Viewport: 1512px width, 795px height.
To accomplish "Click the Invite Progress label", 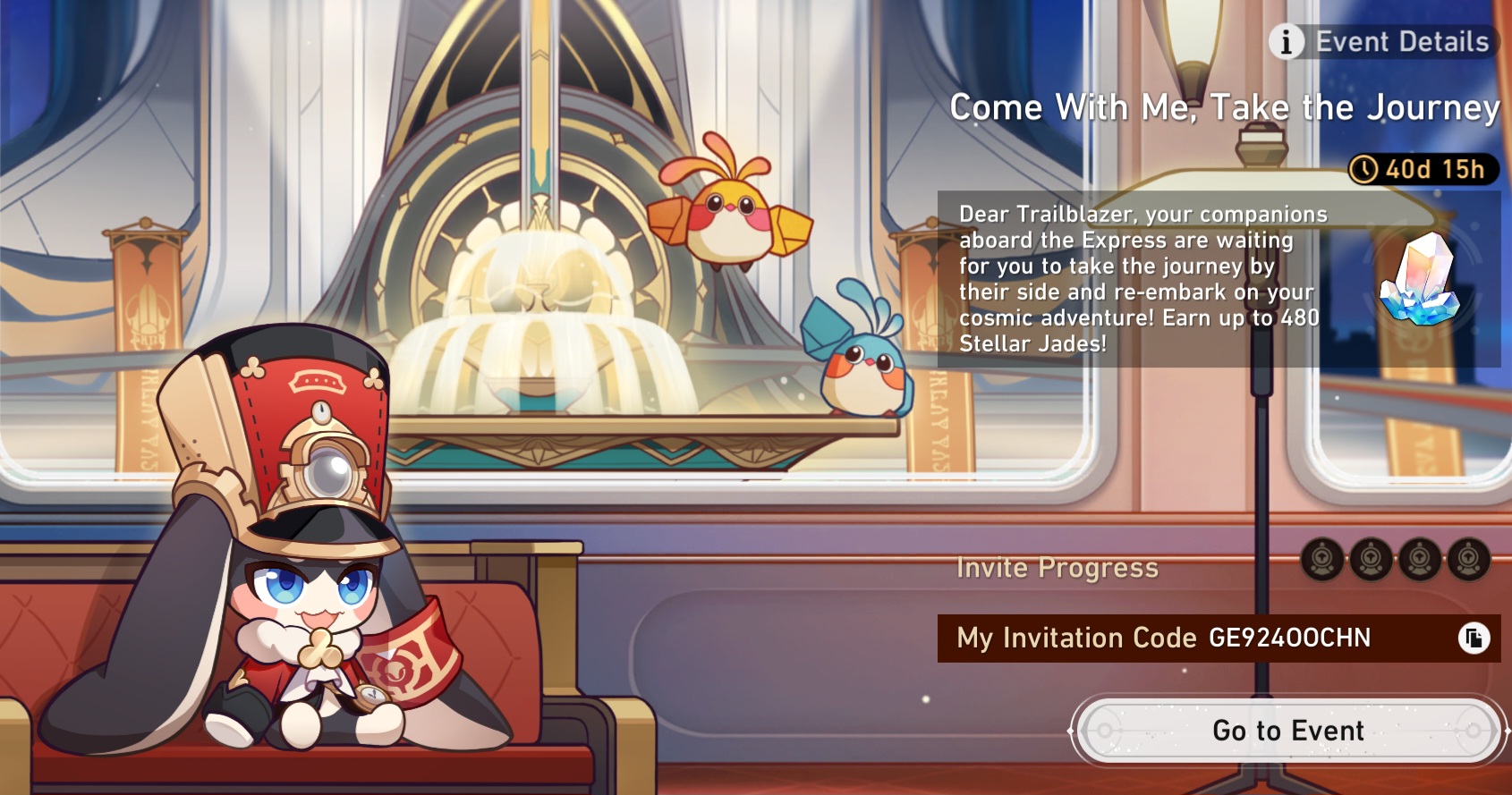I will point(1056,567).
